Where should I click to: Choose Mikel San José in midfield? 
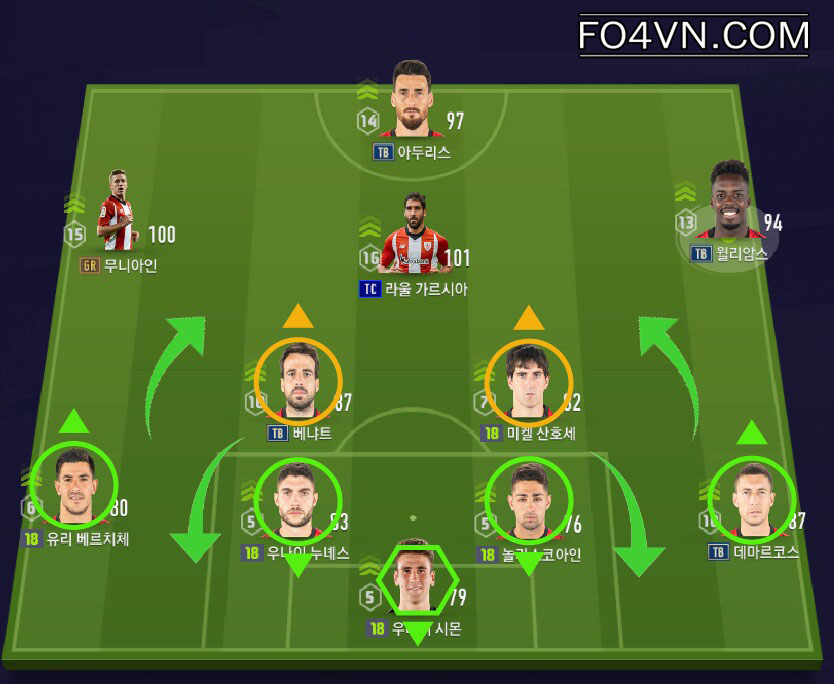(x=528, y=383)
